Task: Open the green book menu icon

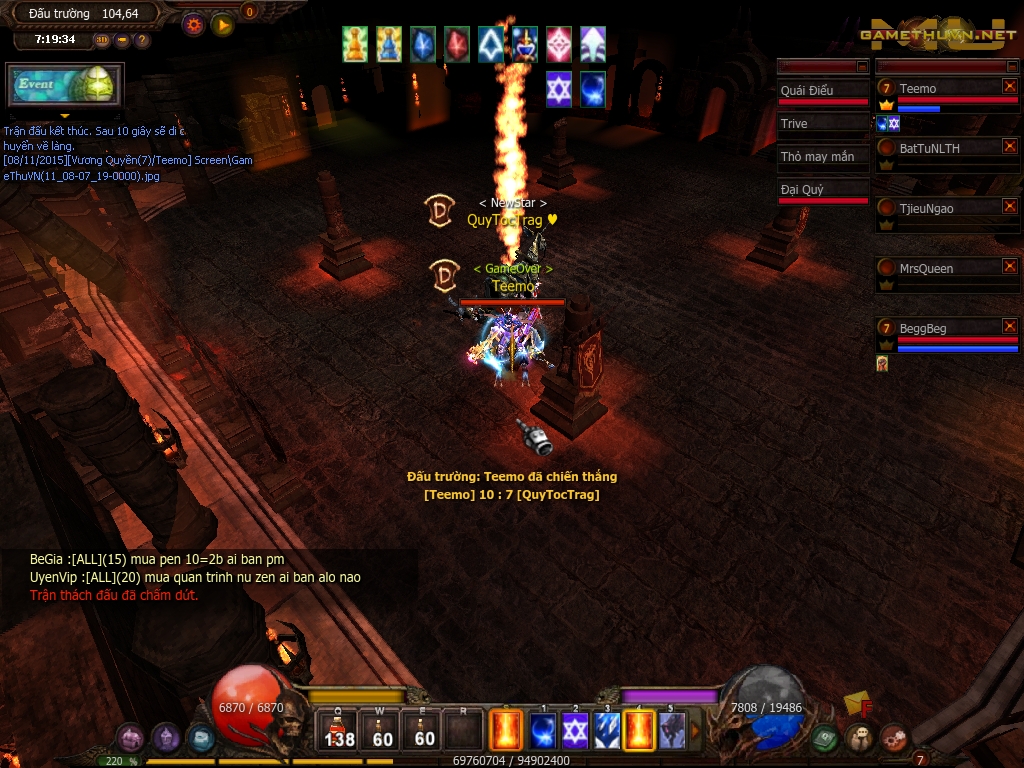Action: 824,739
